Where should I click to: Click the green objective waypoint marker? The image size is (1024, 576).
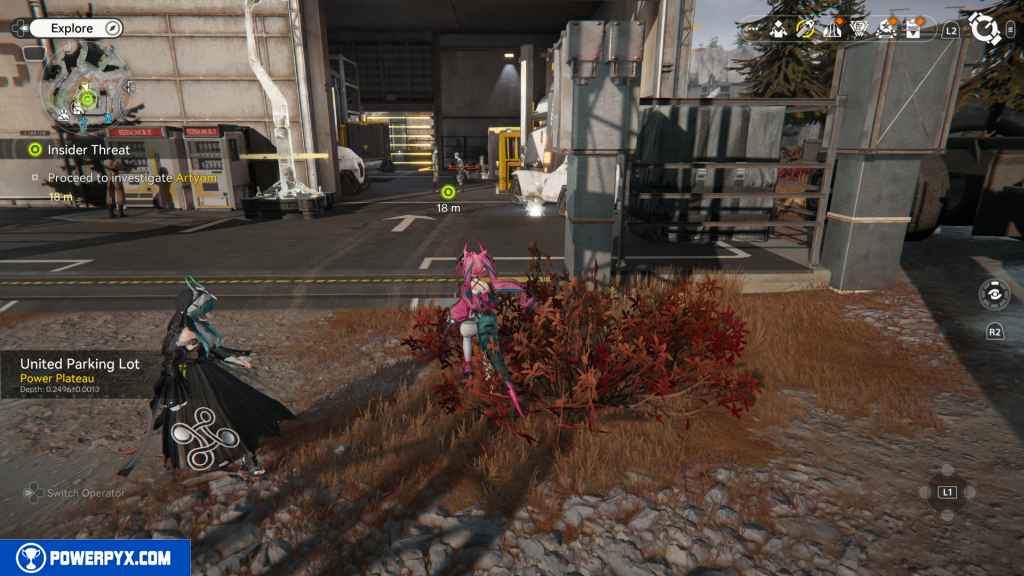[x=448, y=191]
